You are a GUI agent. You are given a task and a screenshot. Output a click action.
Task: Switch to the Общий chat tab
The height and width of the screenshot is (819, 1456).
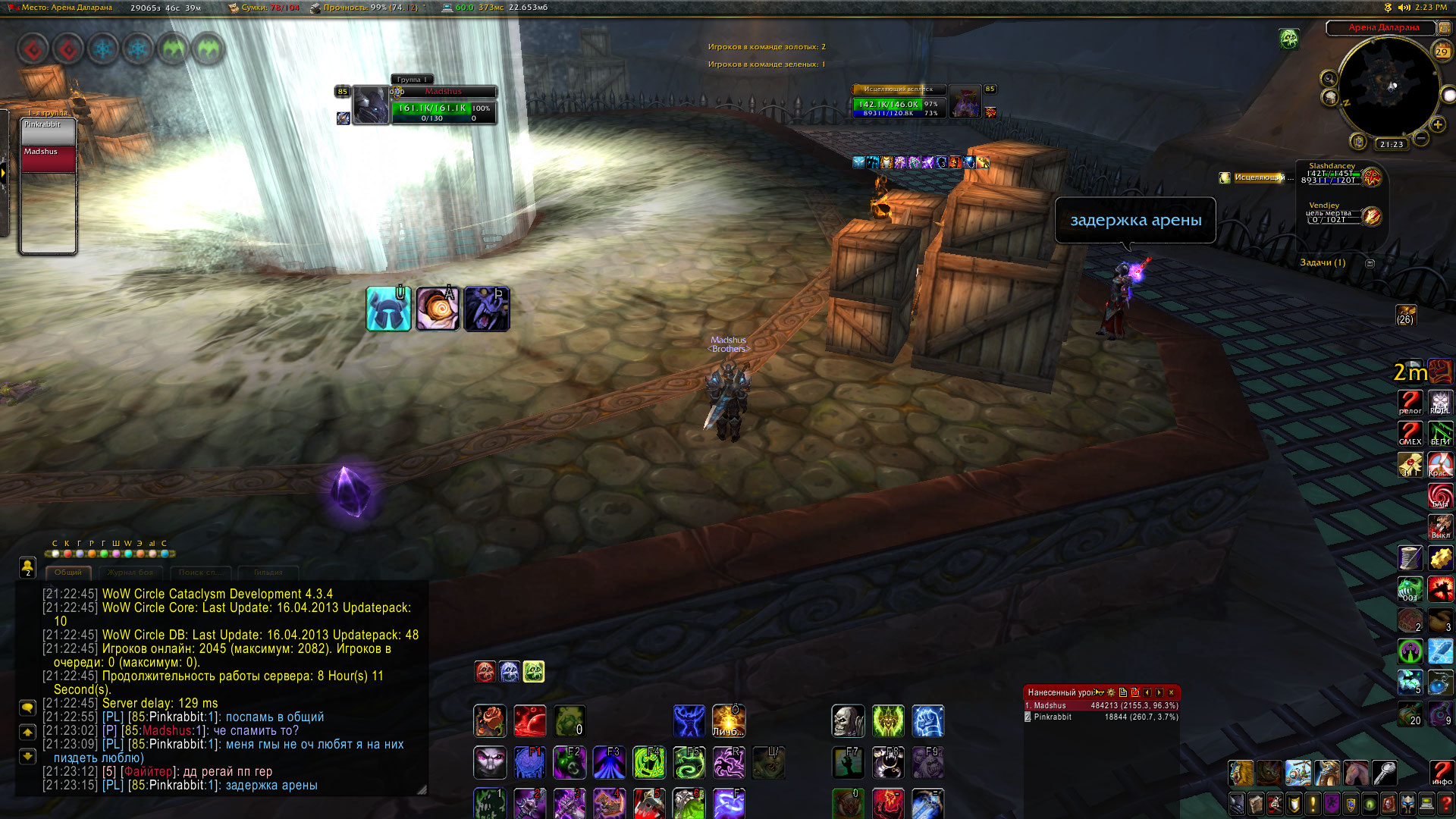(68, 573)
